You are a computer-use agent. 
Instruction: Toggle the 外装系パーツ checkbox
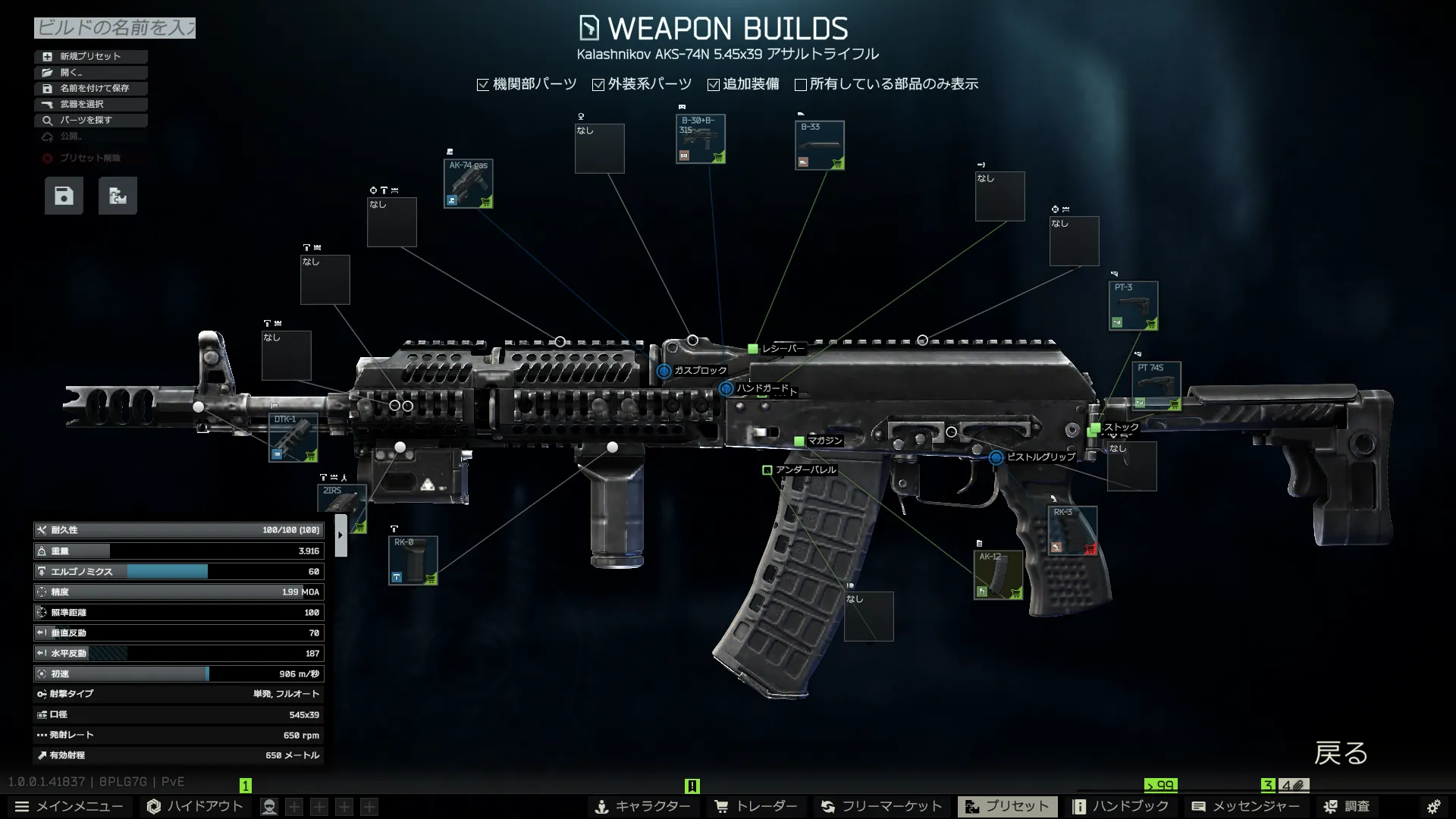coord(598,84)
